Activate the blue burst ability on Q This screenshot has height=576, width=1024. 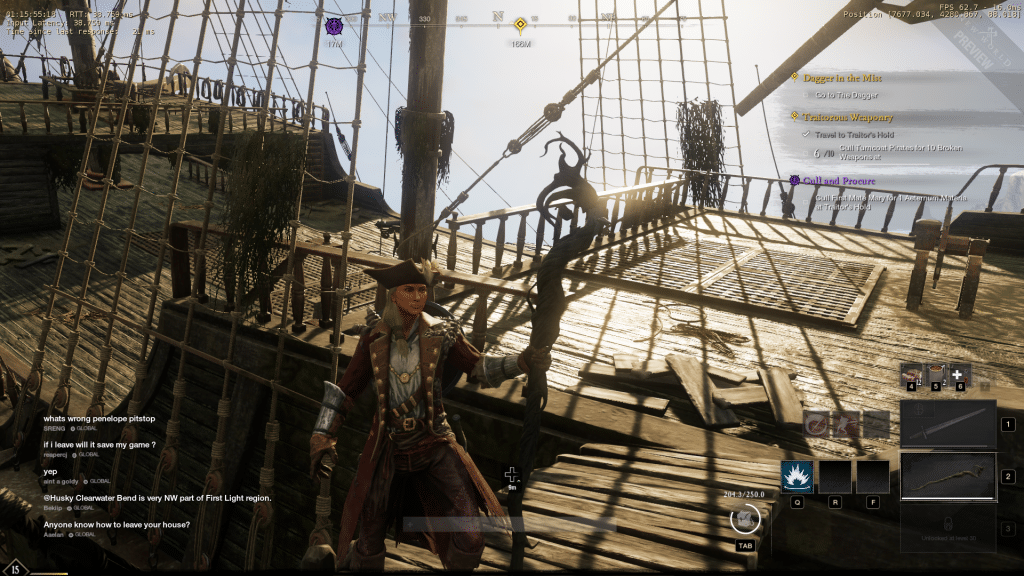pyautogui.click(x=797, y=477)
